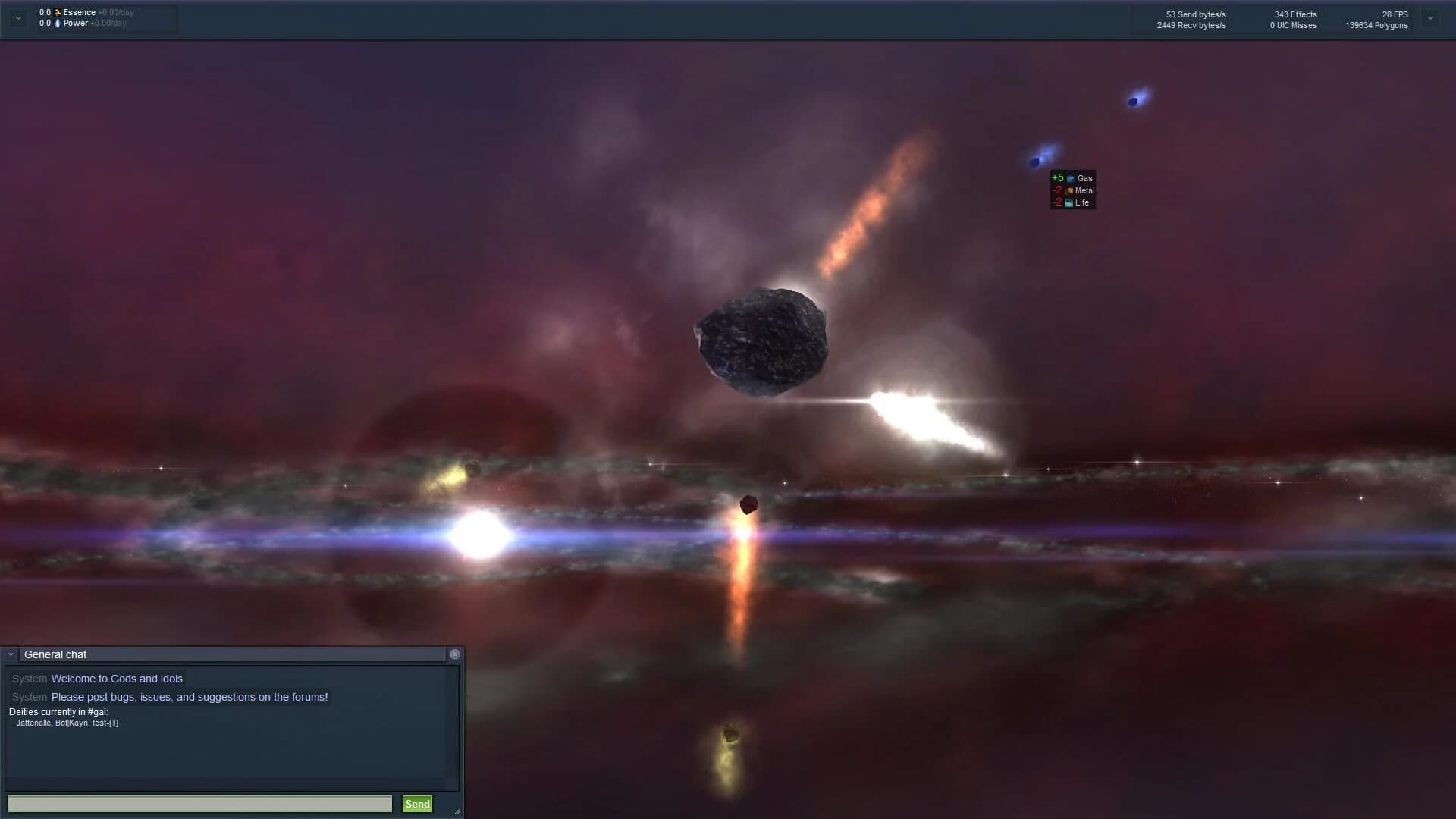
Task: Click the Deities list showing Jattenalle
Action: (x=67, y=723)
